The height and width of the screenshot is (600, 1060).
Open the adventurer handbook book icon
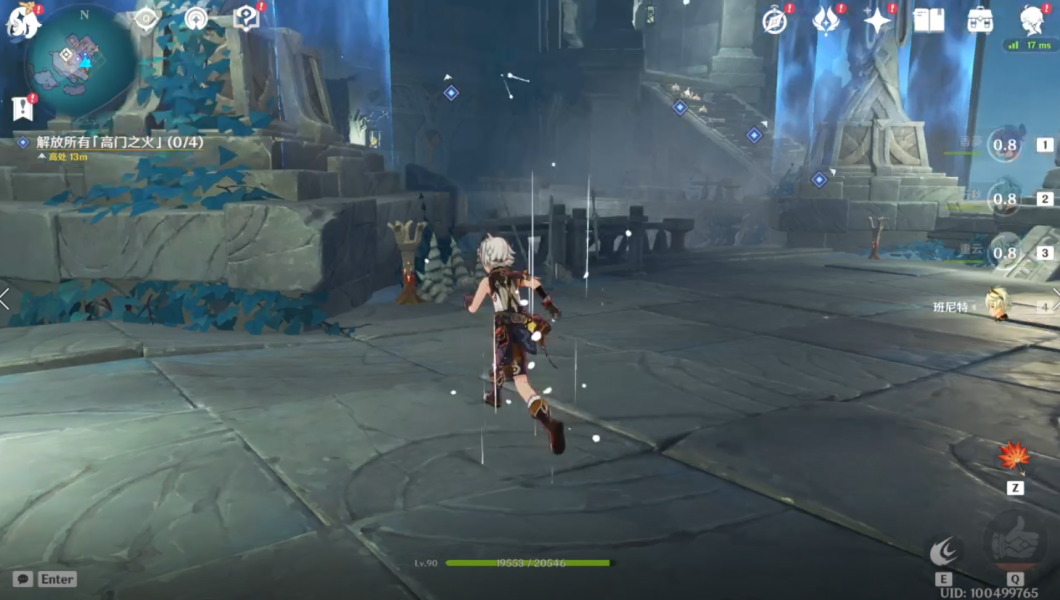[929, 20]
